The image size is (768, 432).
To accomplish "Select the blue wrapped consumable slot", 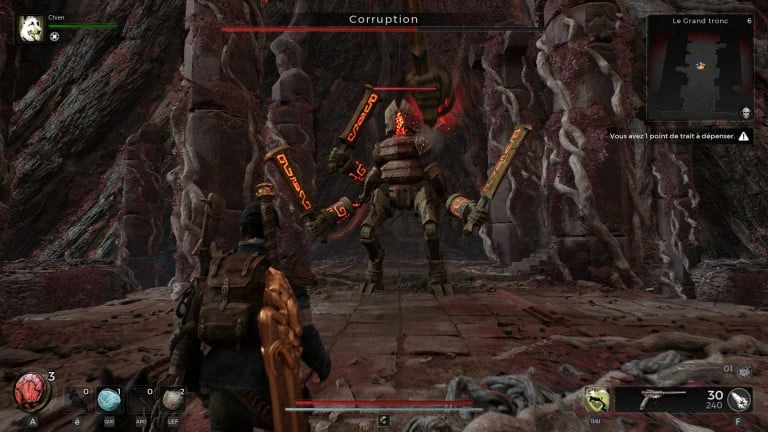I will click(110, 399).
